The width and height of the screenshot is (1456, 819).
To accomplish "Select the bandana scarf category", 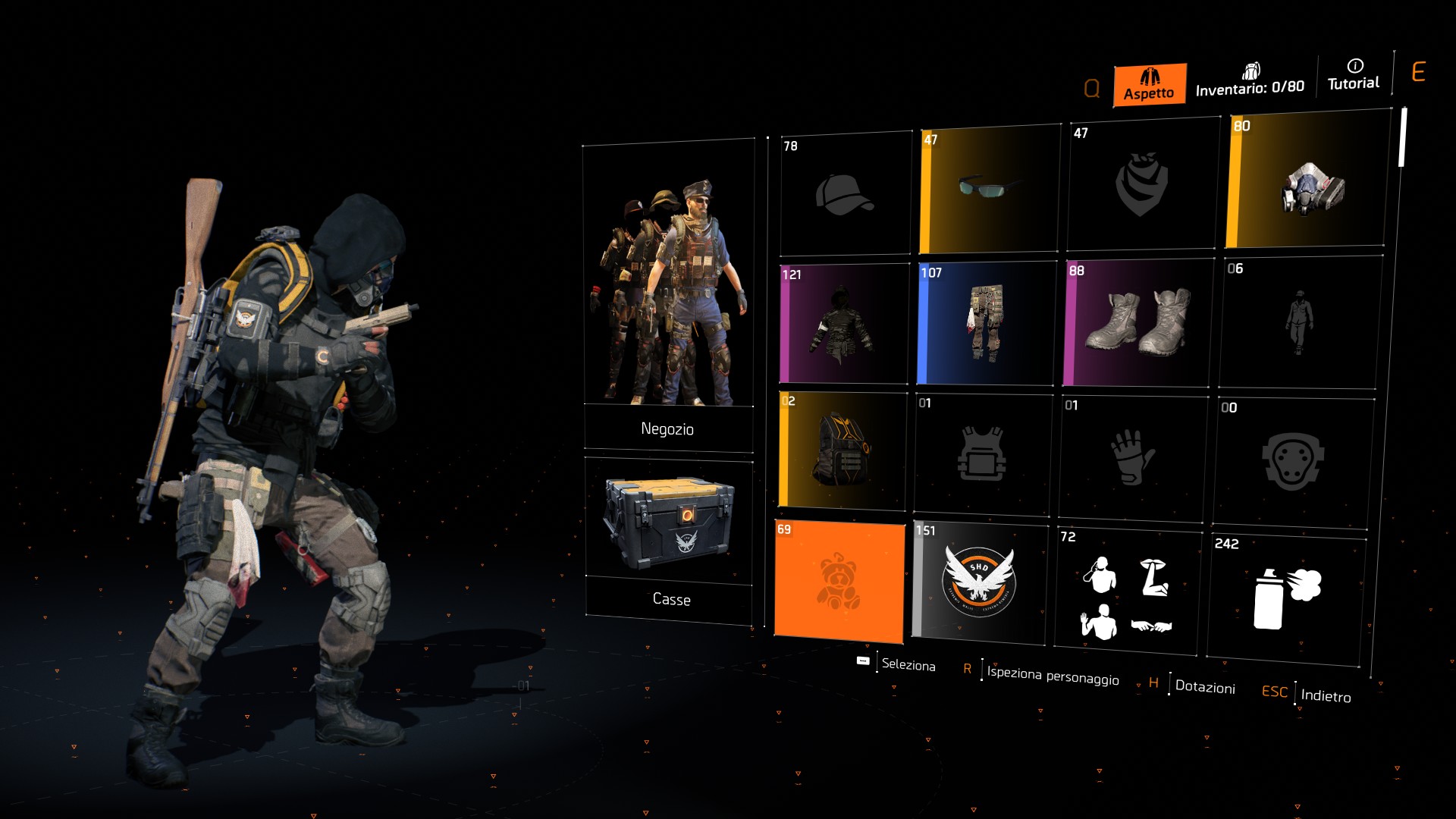I will [x=1141, y=186].
